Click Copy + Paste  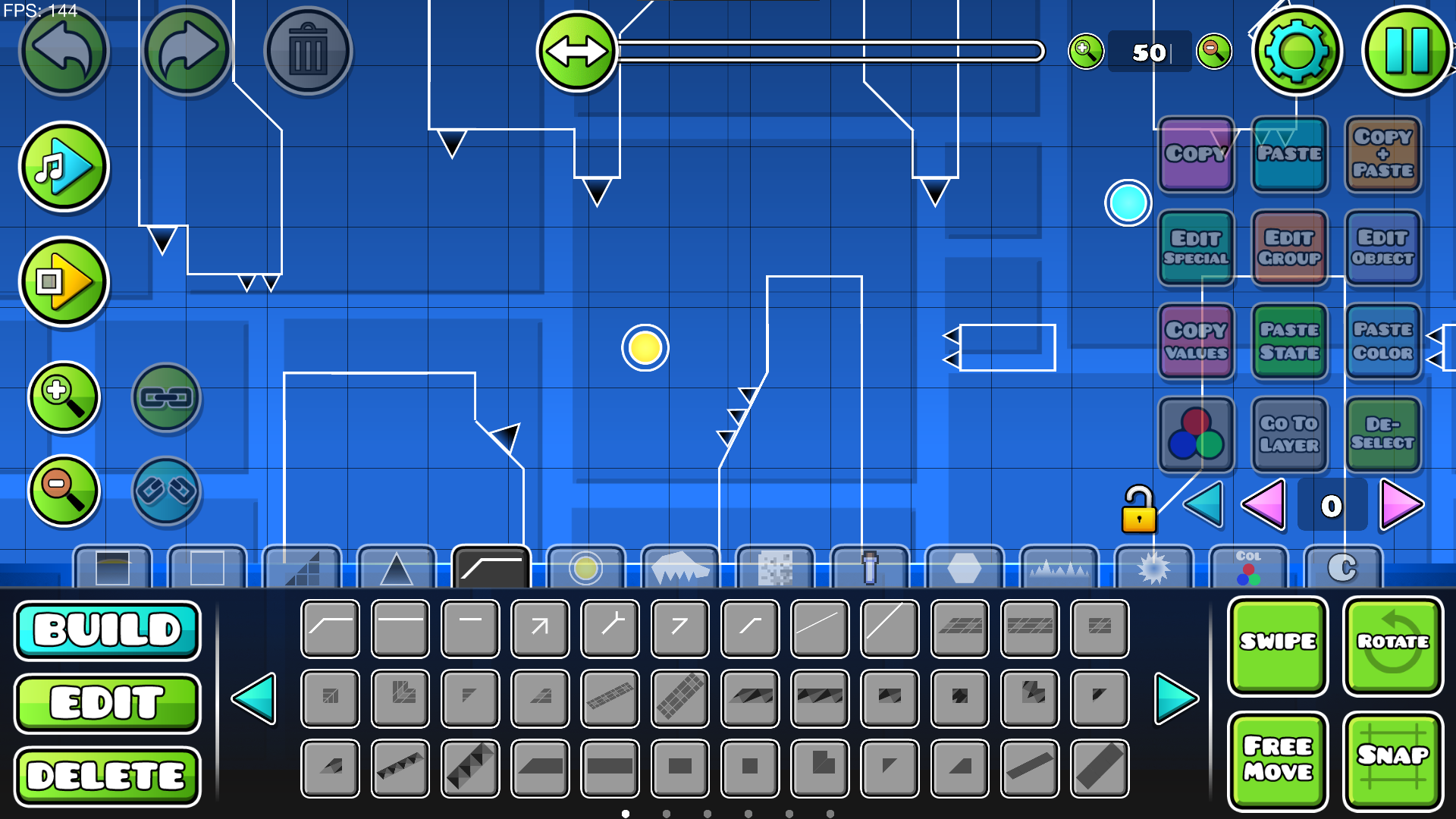click(x=1383, y=155)
